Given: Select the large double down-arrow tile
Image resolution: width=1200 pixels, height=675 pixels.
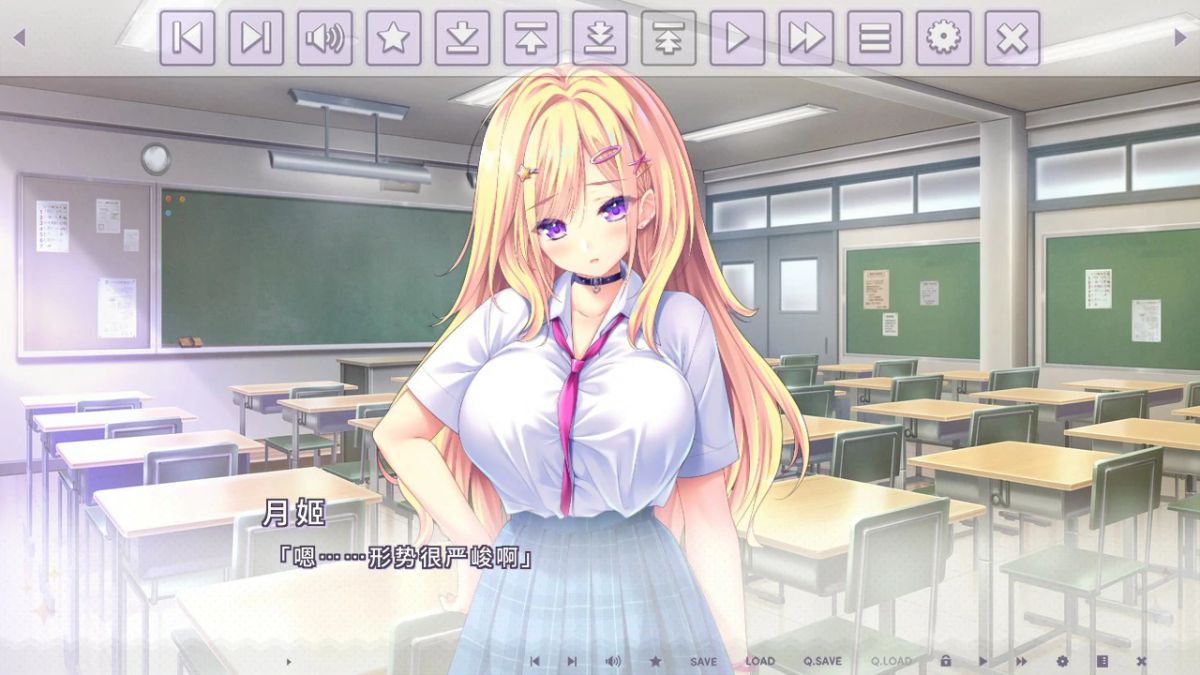Looking at the screenshot, I should point(600,38).
